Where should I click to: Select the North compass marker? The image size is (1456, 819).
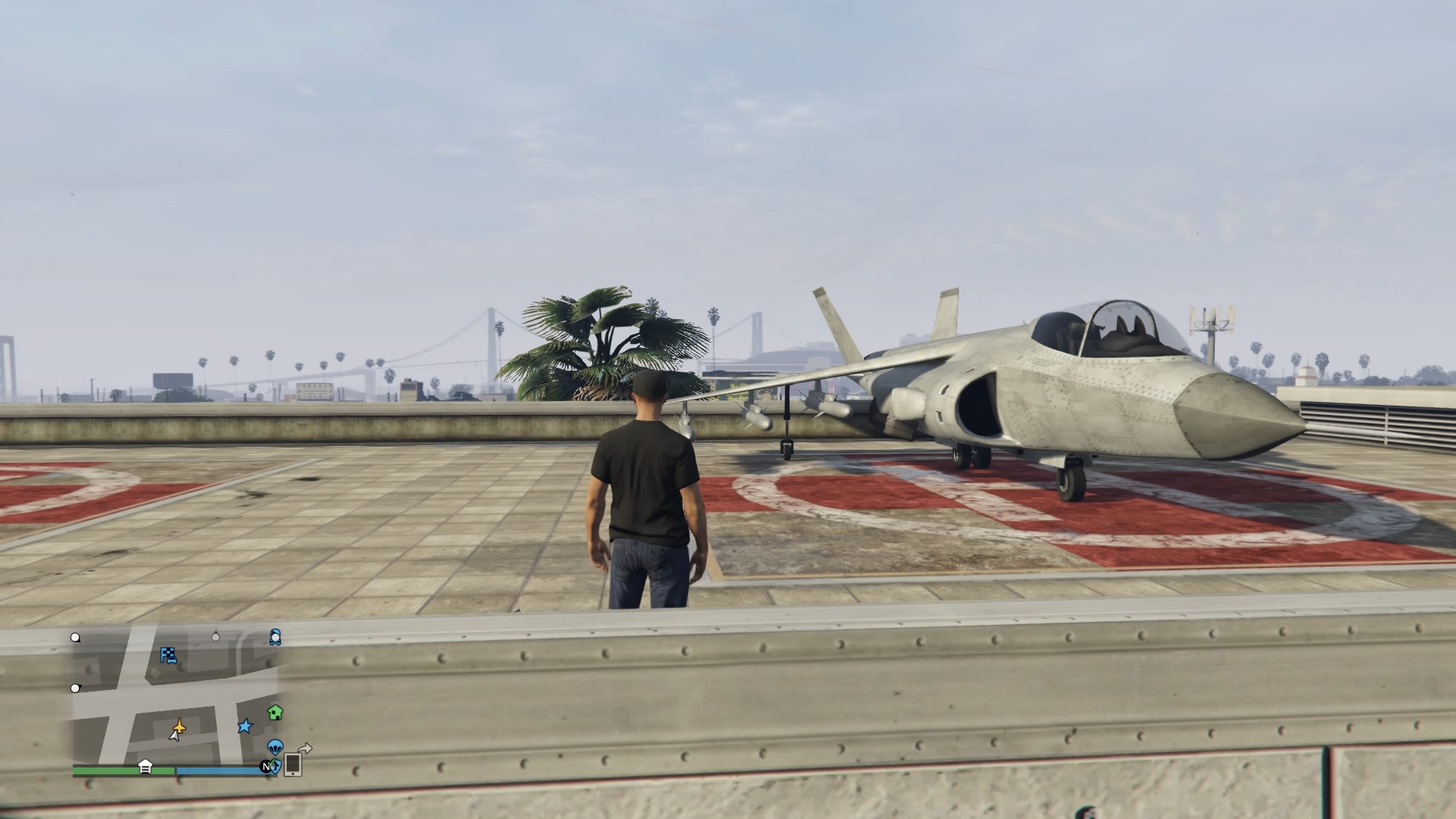(x=266, y=767)
